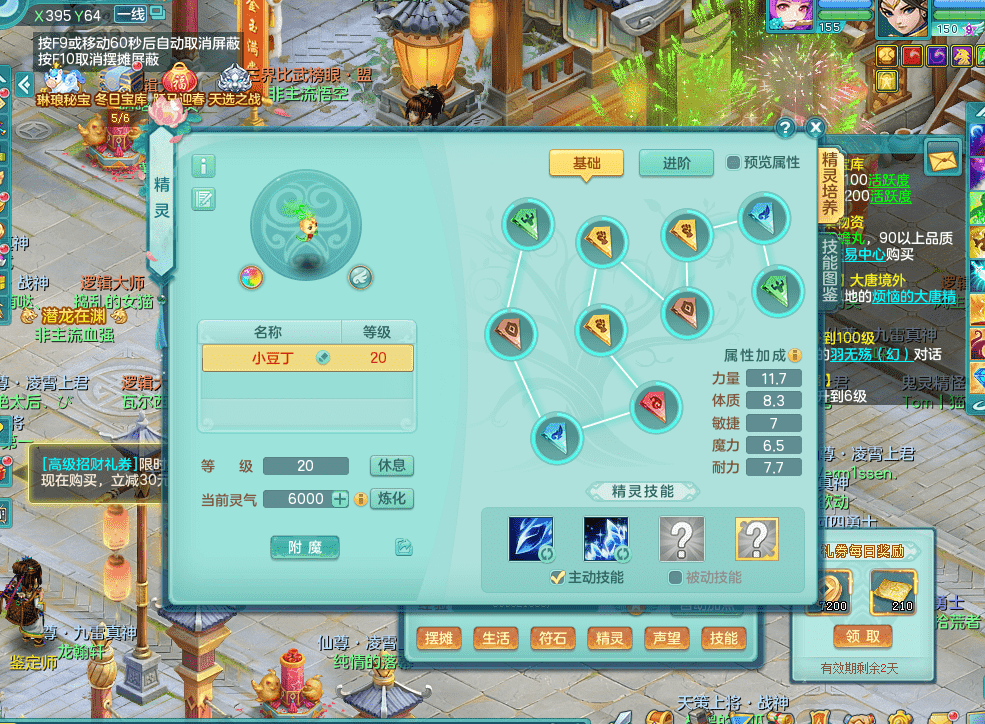Add spirit energy with the plus button
Image resolution: width=985 pixels, height=724 pixels.
pos(340,499)
